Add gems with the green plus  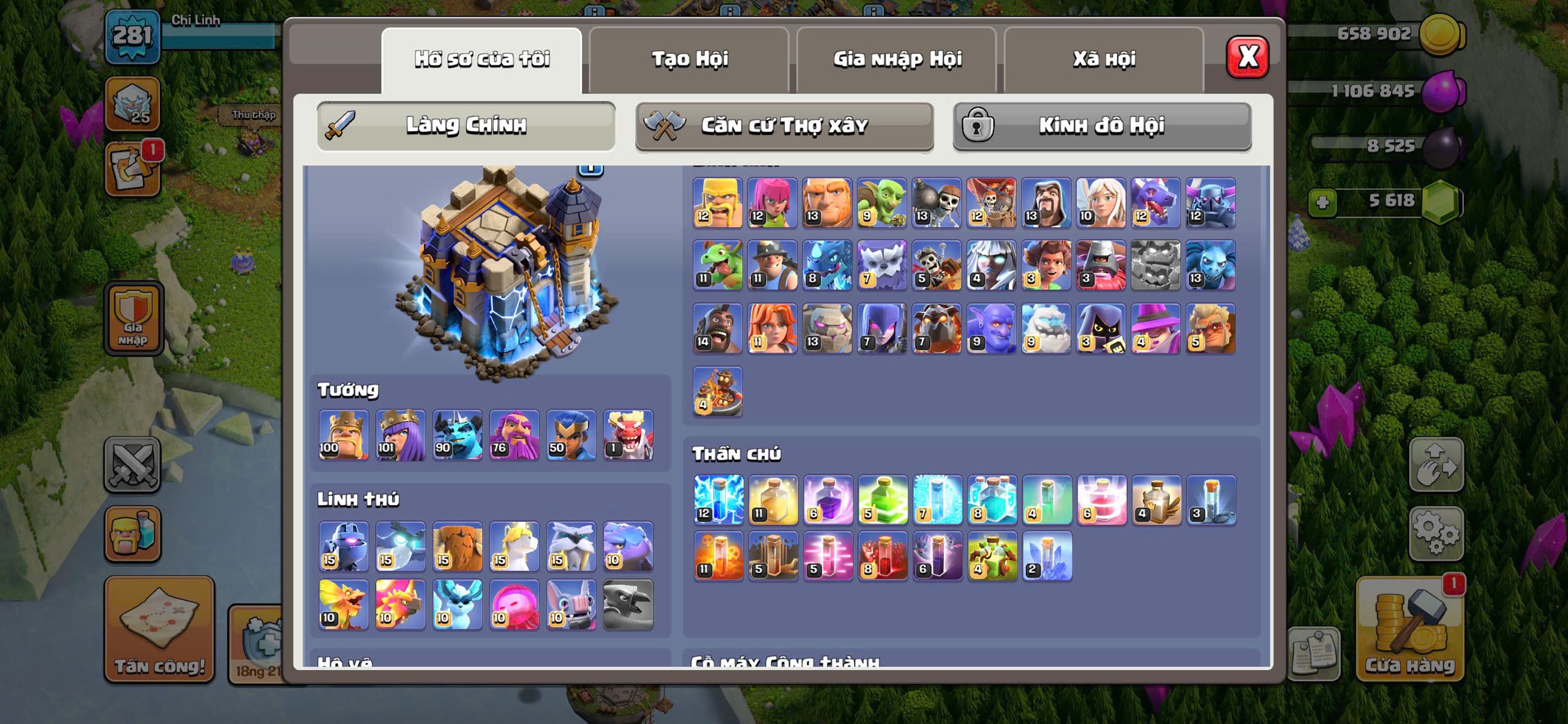pyautogui.click(x=1322, y=202)
